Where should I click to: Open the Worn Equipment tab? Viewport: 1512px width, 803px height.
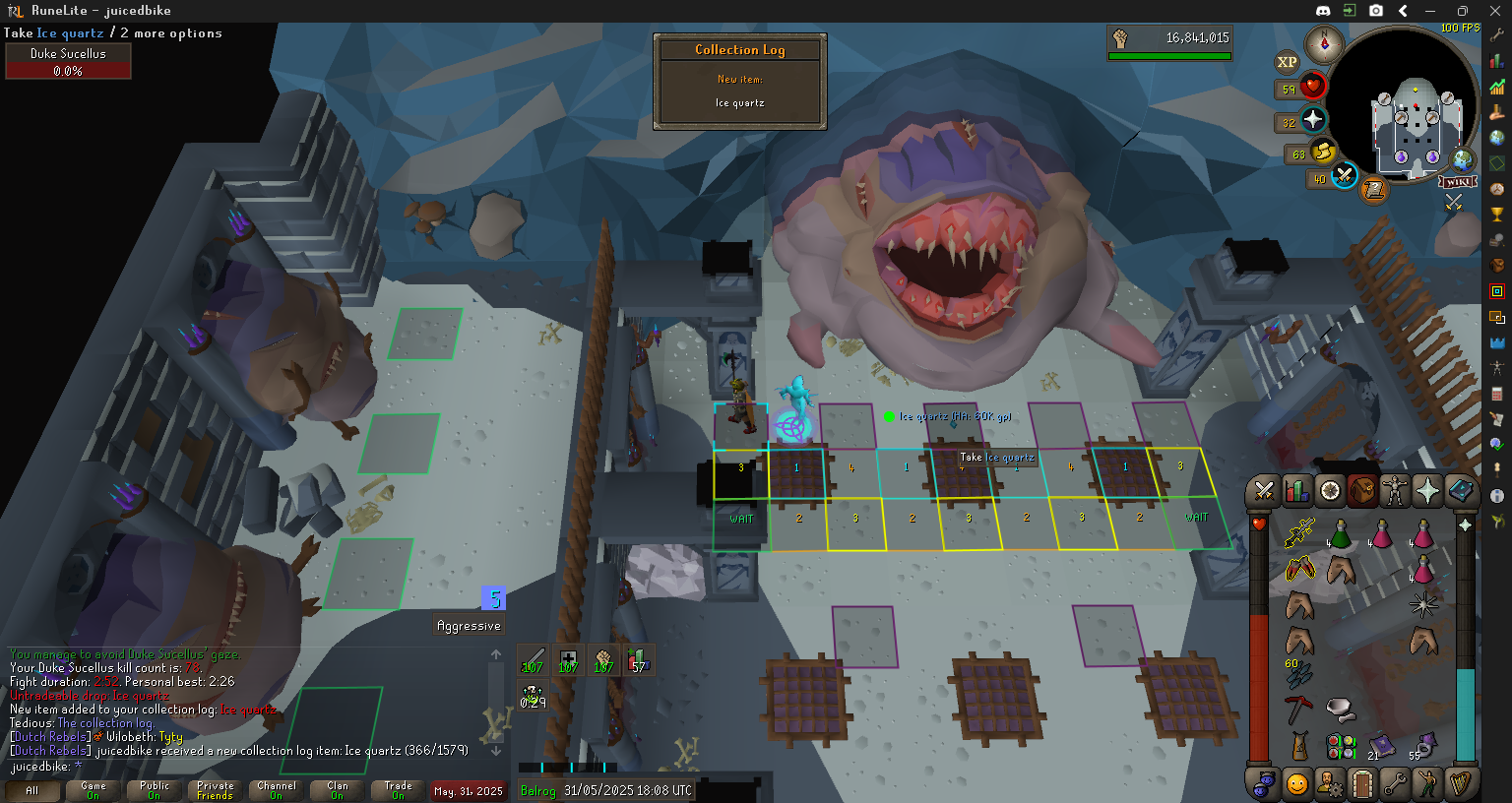tap(1395, 490)
